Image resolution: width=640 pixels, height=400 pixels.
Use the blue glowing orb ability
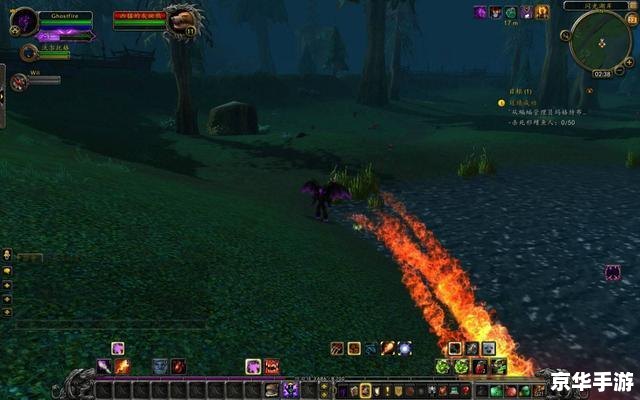(x=404, y=348)
